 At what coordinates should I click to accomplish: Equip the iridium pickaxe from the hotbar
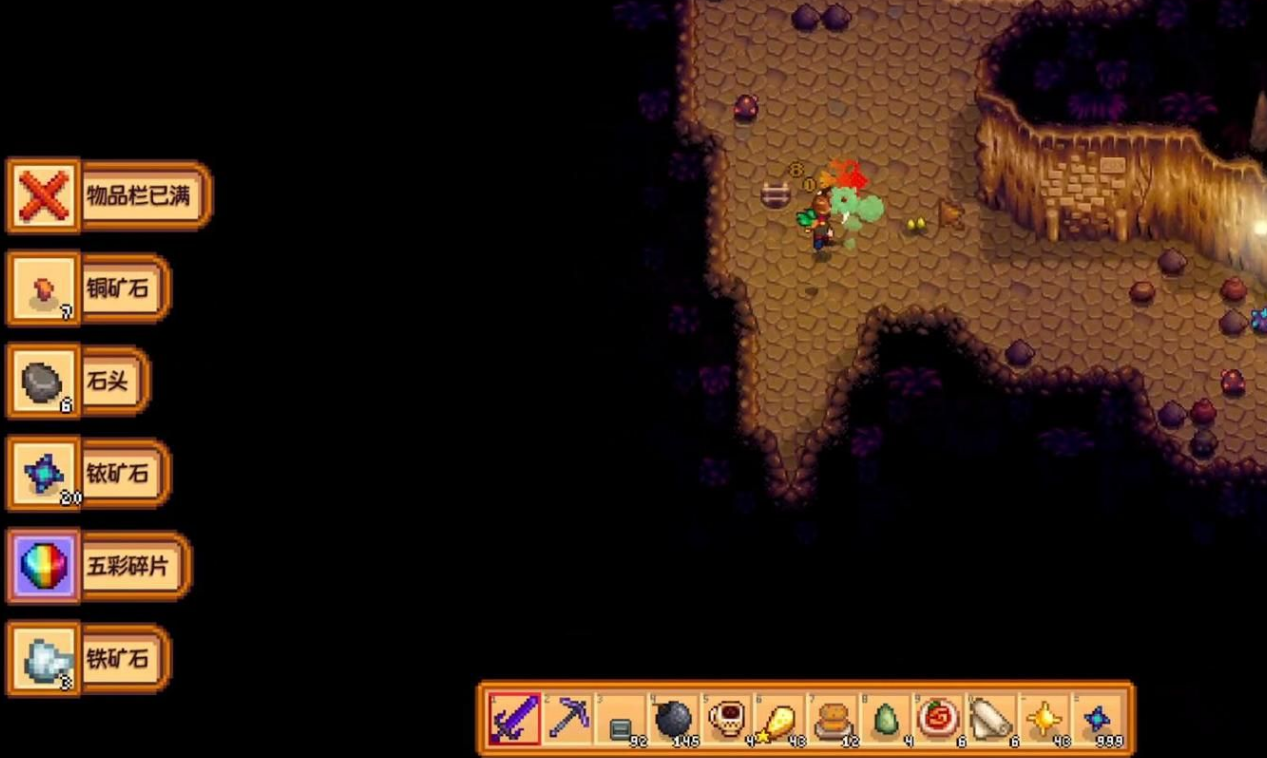(568, 718)
